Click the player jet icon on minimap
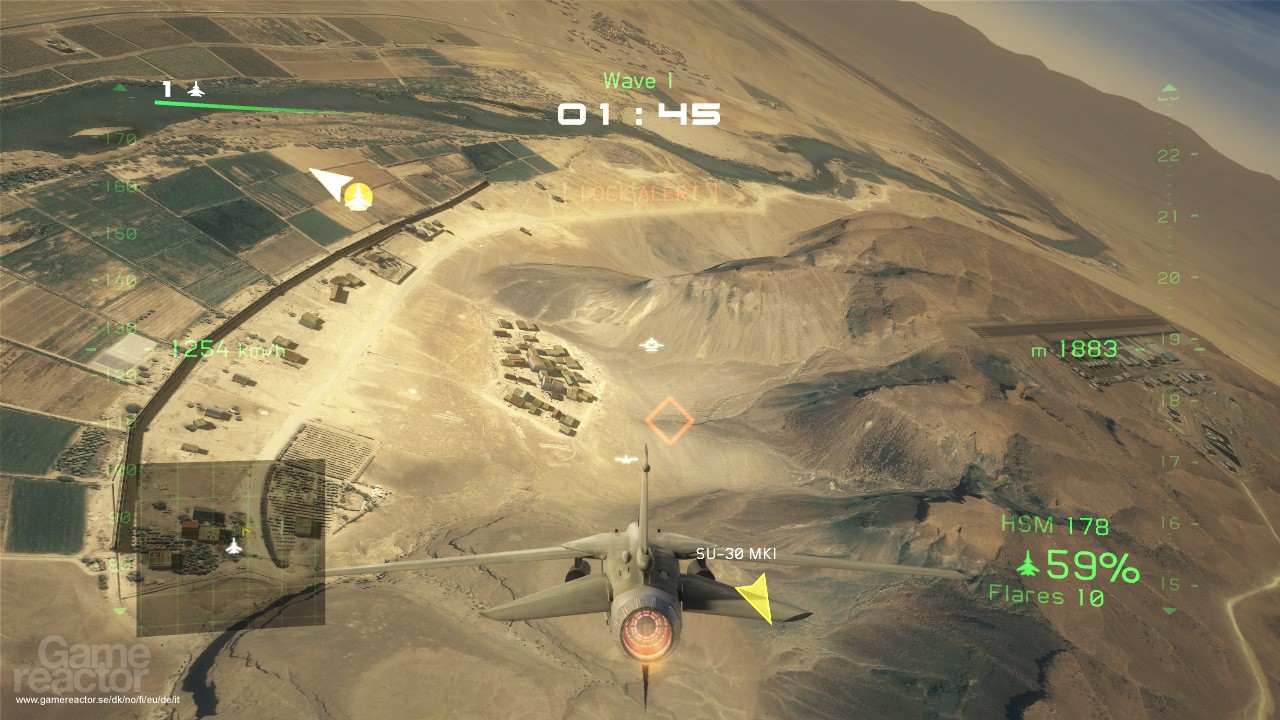The height and width of the screenshot is (720, 1280). [x=234, y=546]
